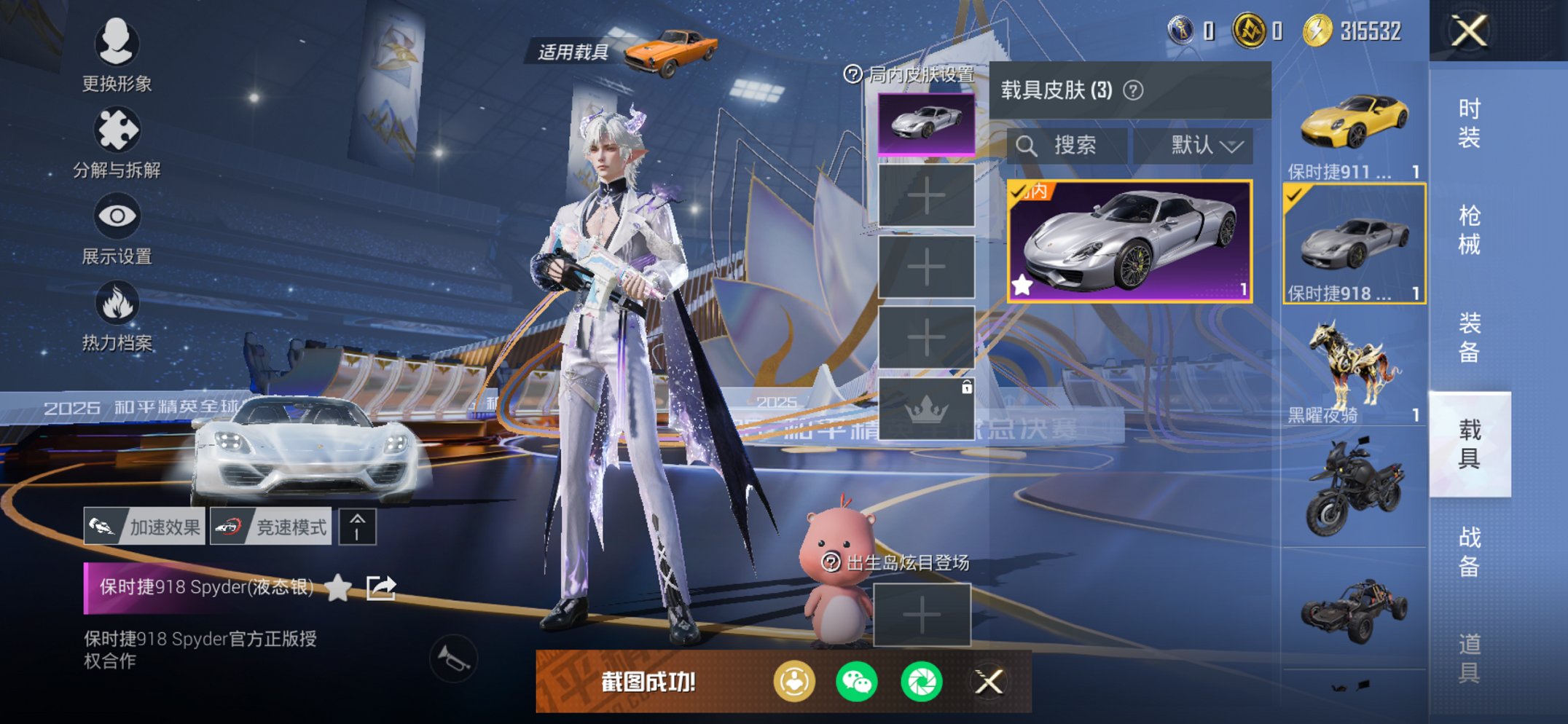Open the 更换形象 character change panel
Image resolution: width=1568 pixels, height=724 pixels.
coord(117,45)
